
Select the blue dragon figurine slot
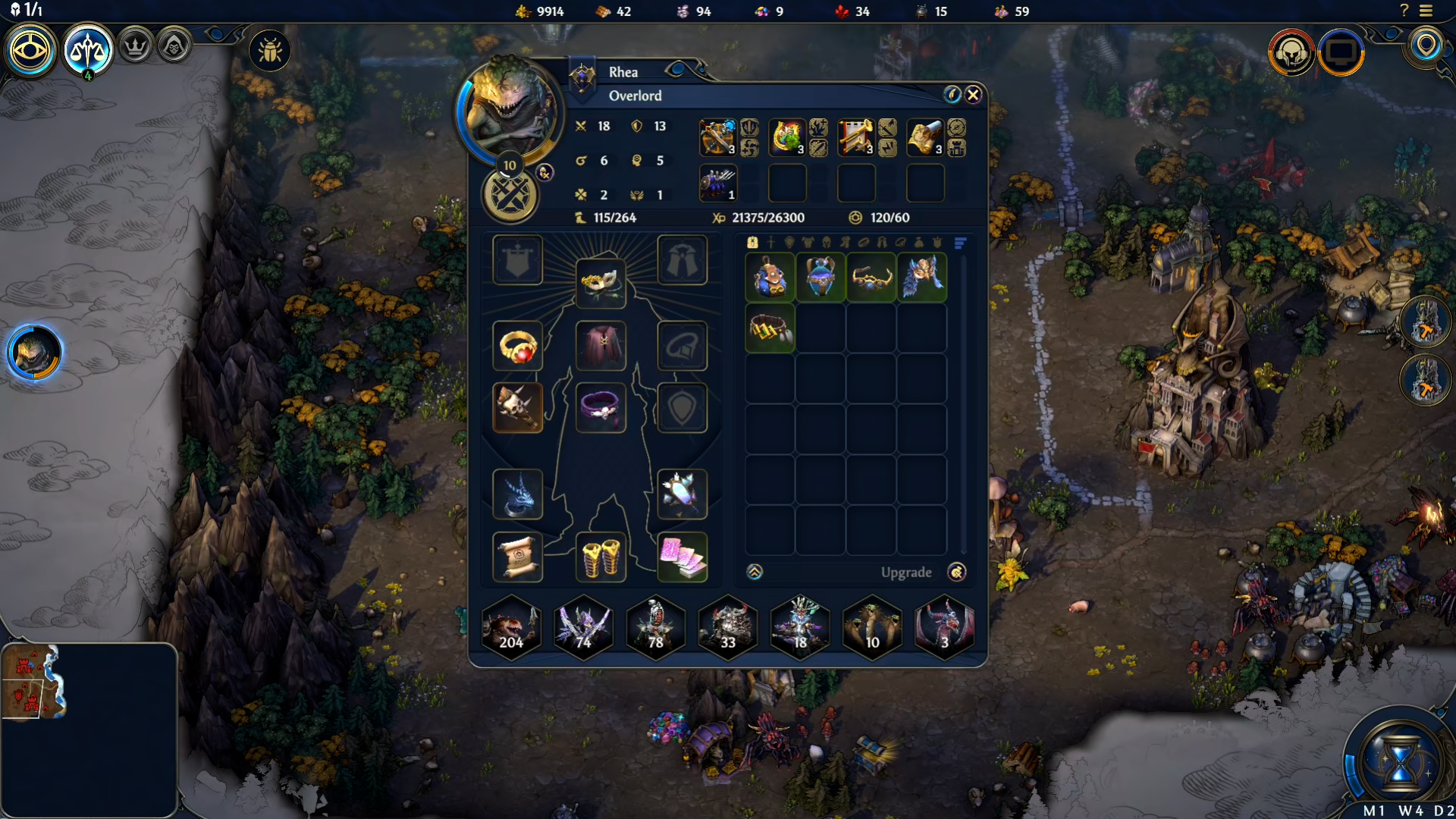[518, 494]
